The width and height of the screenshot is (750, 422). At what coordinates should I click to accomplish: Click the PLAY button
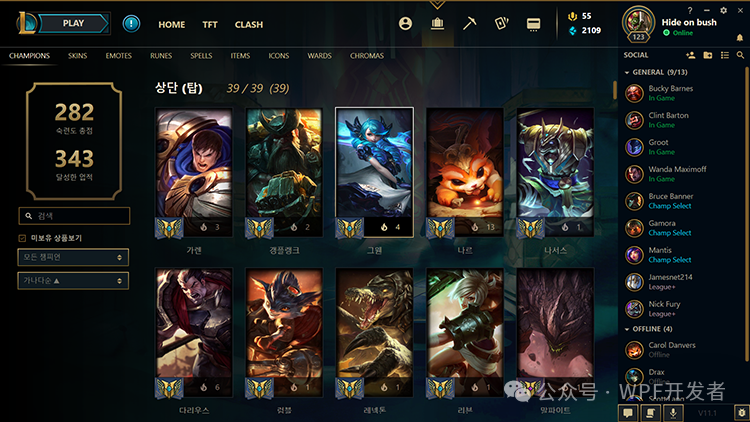pos(73,23)
